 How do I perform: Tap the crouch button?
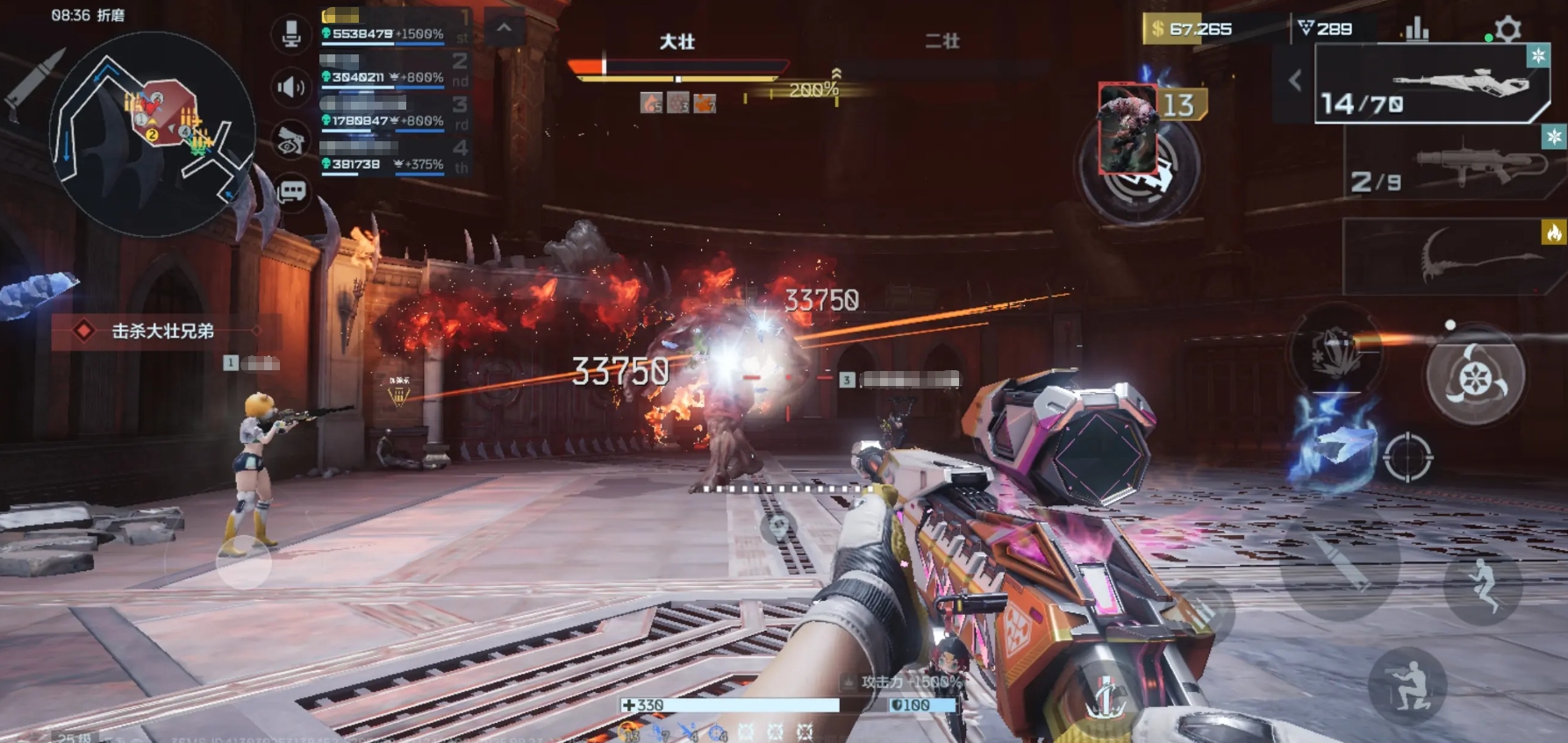(x=1407, y=686)
